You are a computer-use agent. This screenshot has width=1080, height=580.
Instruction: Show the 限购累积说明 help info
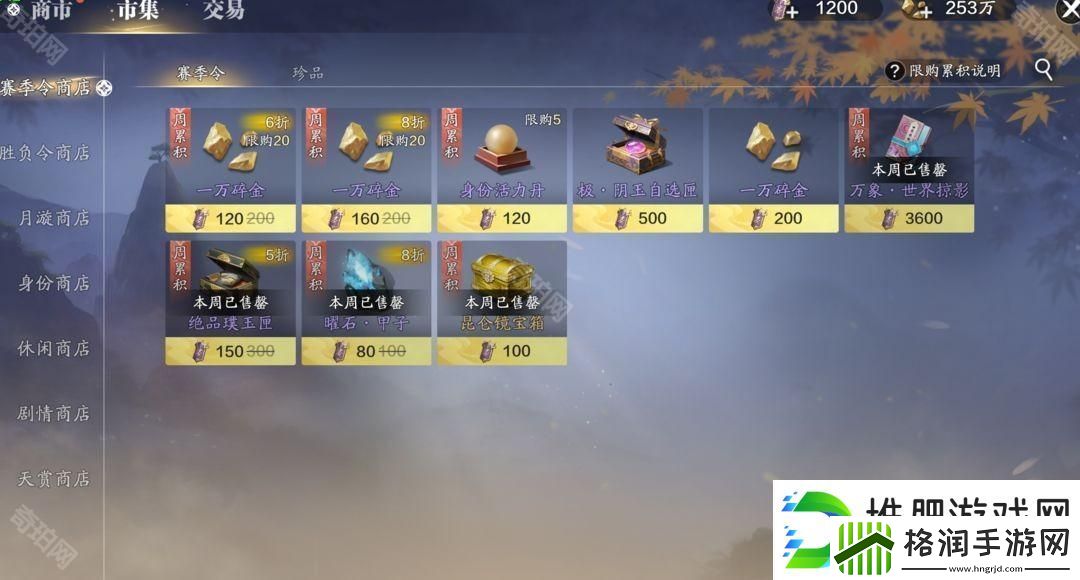click(x=943, y=71)
